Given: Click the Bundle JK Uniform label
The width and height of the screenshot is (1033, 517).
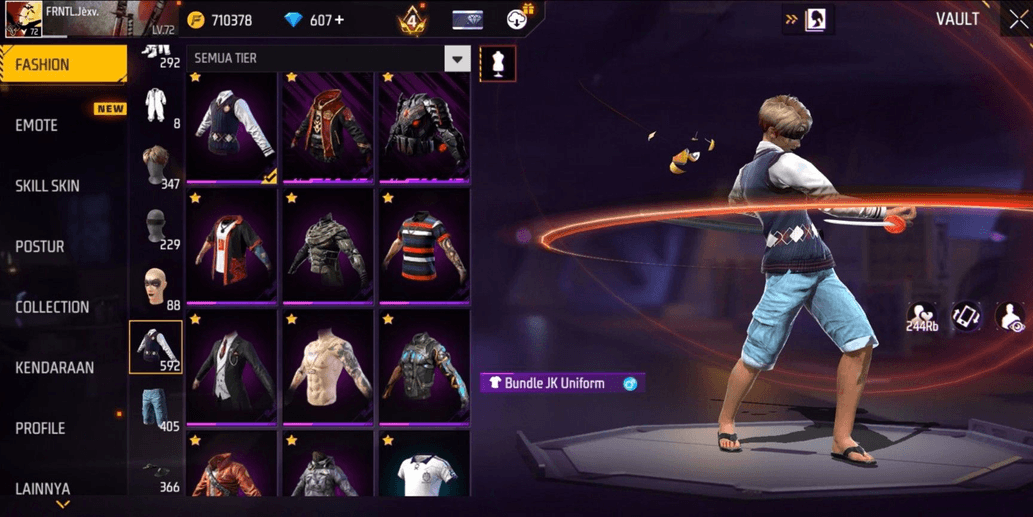Looking at the screenshot, I should [x=554, y=383].
